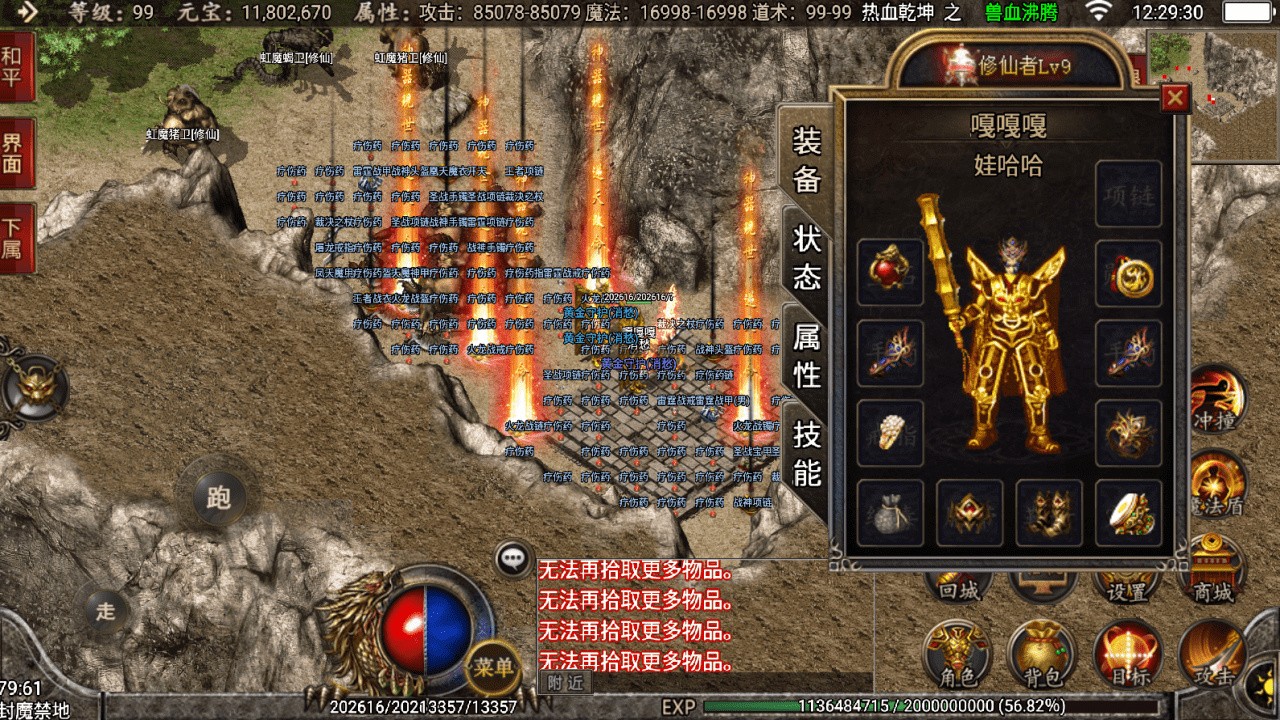Toggle the 走 walk button

click(105, 611)
